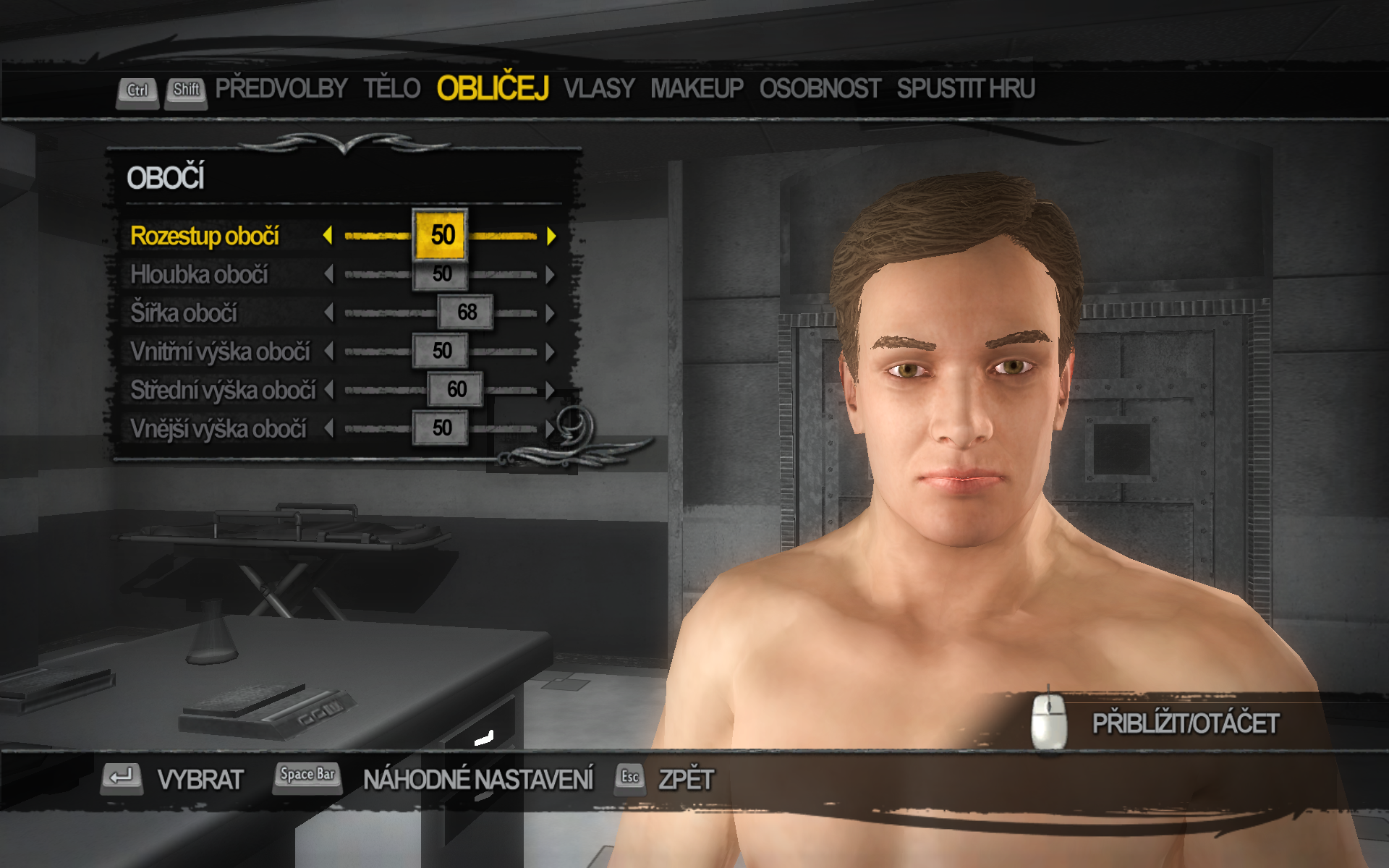This screenshot has height=868, width=1389.
Task: Increase Rozestup obočí with right arrow
Action: tap(551, 236)
